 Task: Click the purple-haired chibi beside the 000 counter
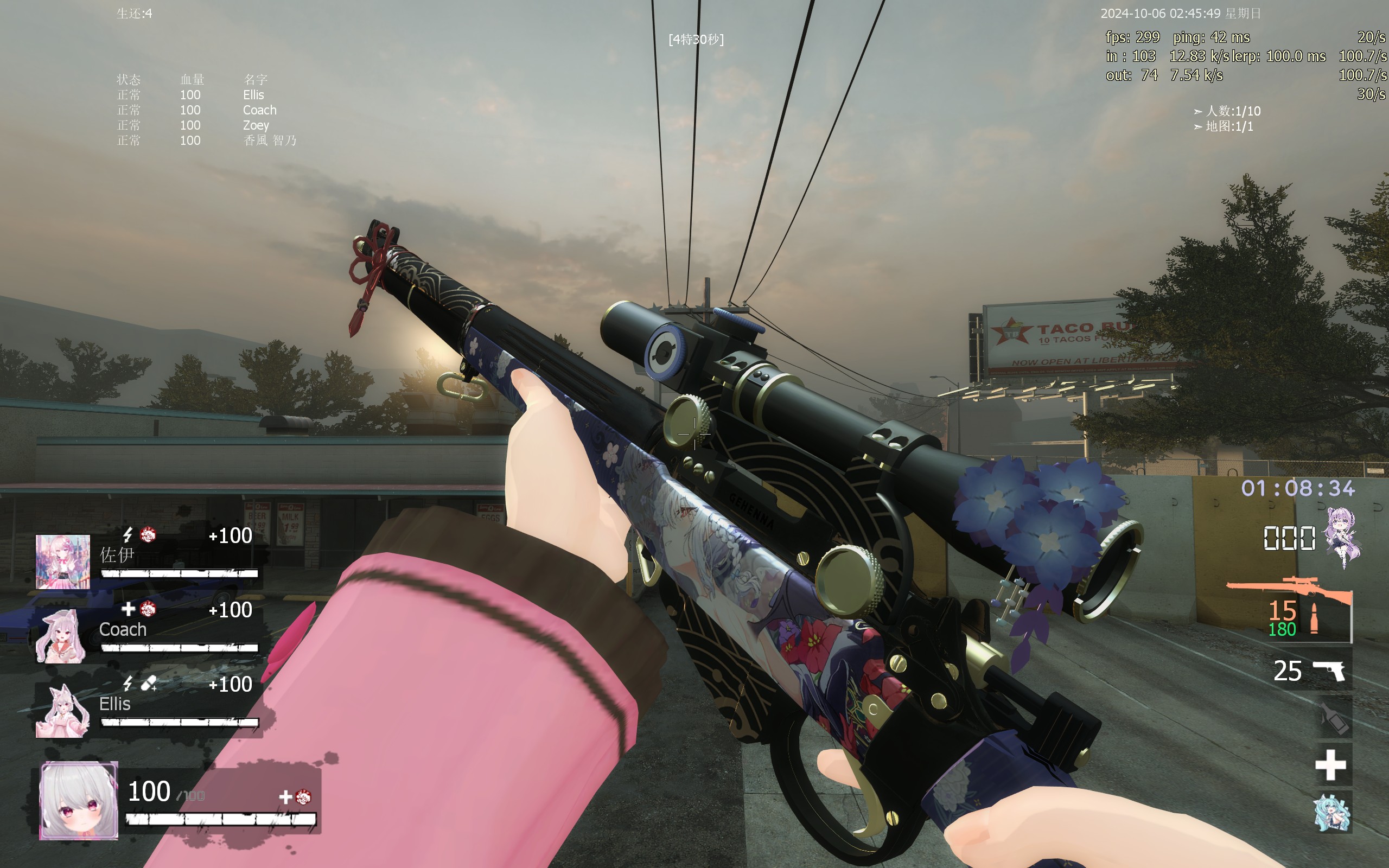click(1343, 537)
